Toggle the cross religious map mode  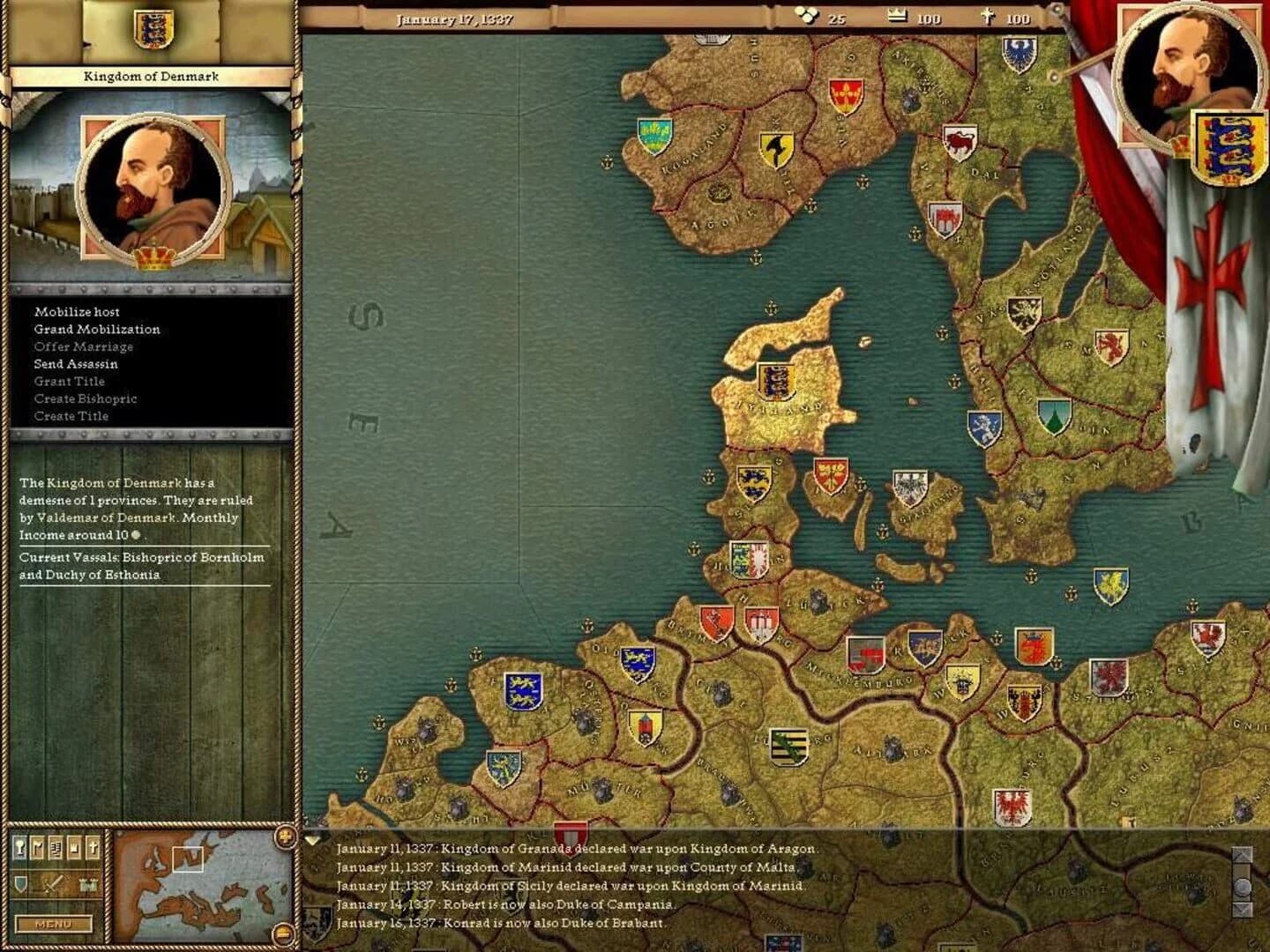click(93, 849)
